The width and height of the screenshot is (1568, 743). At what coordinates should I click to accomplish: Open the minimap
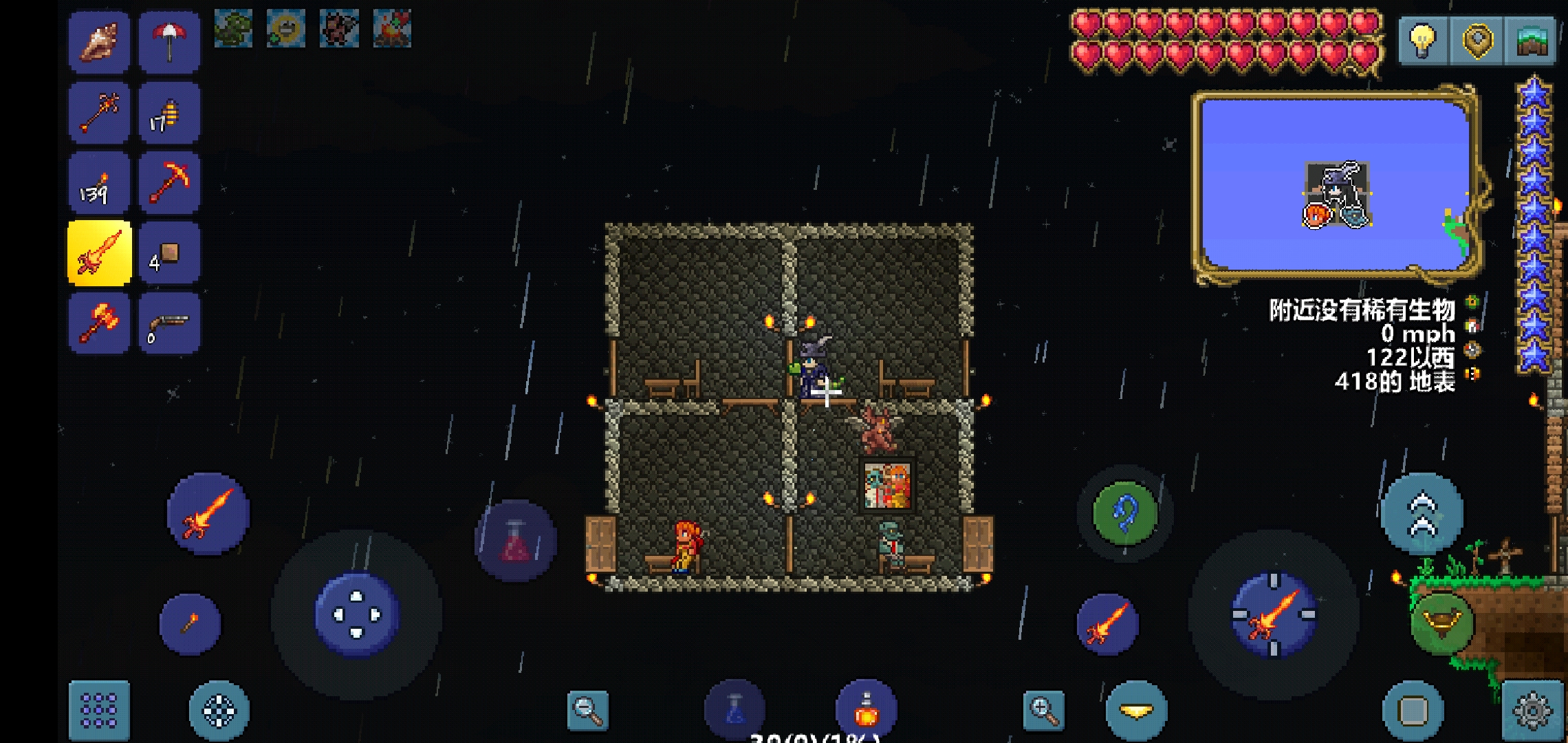pyautogui.click(x=1336, y=184)
